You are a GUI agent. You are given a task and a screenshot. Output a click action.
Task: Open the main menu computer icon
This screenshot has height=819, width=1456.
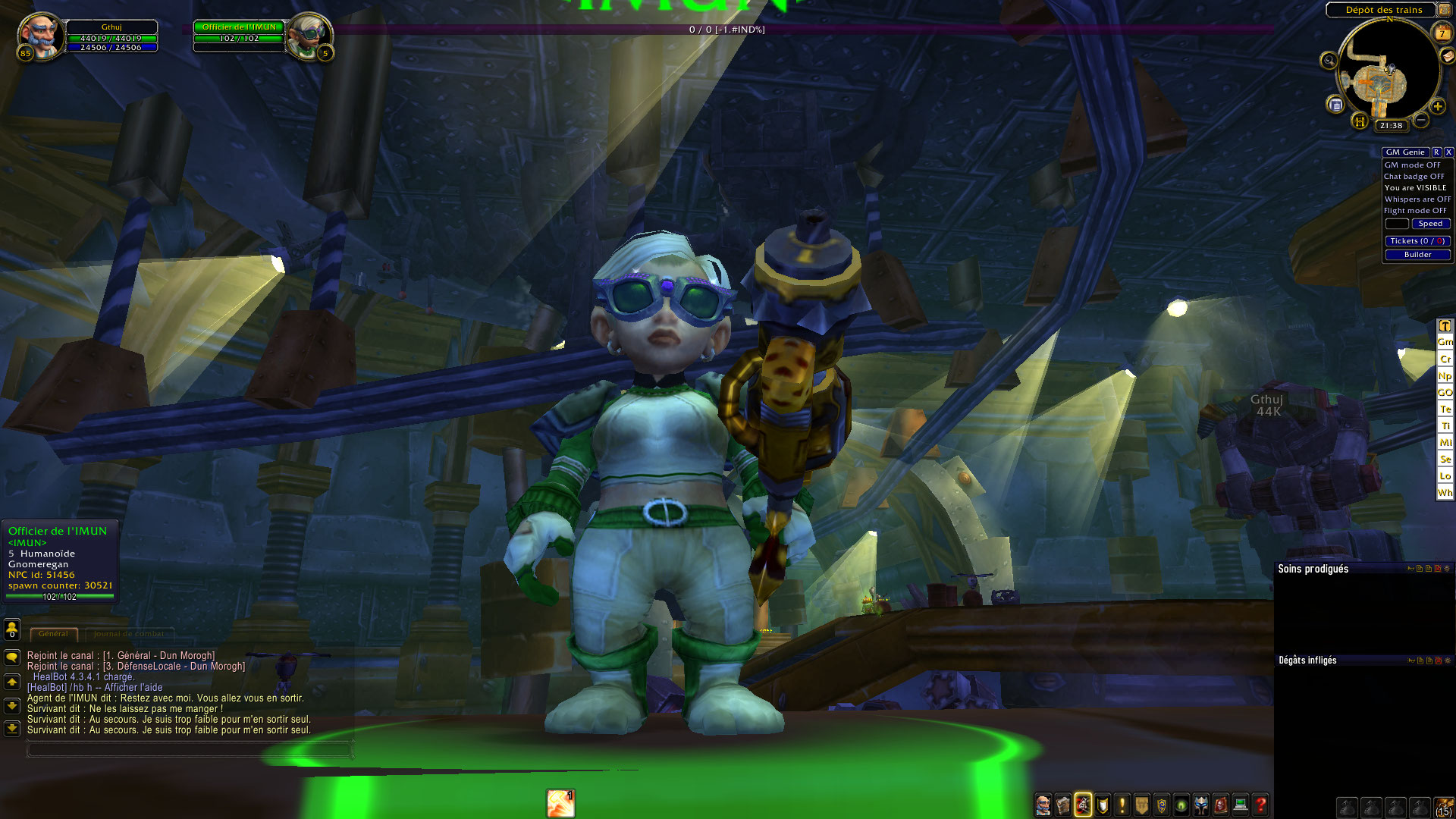click(1241, 805)
